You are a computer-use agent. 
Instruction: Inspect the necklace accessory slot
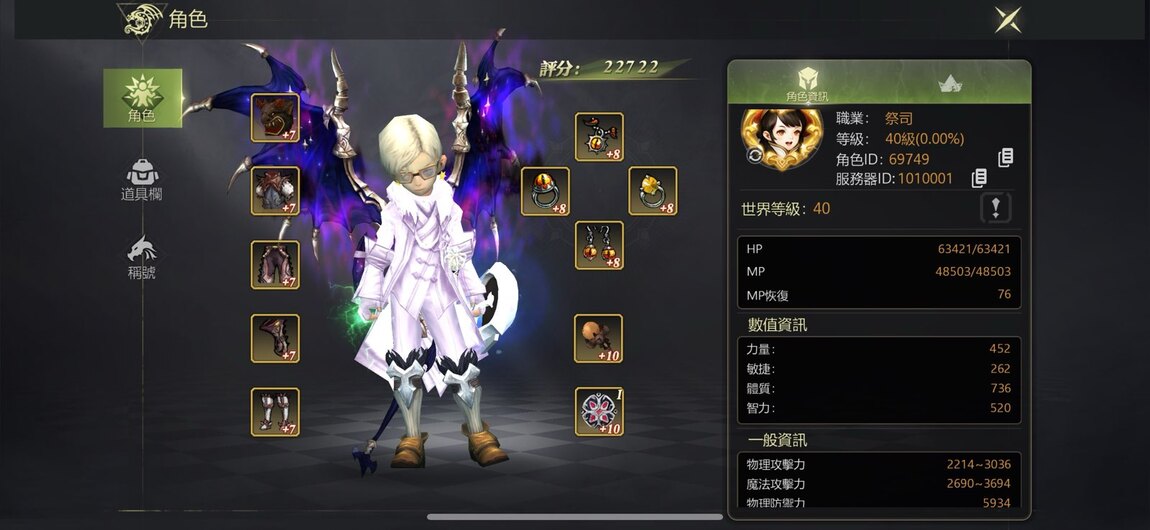click(599, 137)
